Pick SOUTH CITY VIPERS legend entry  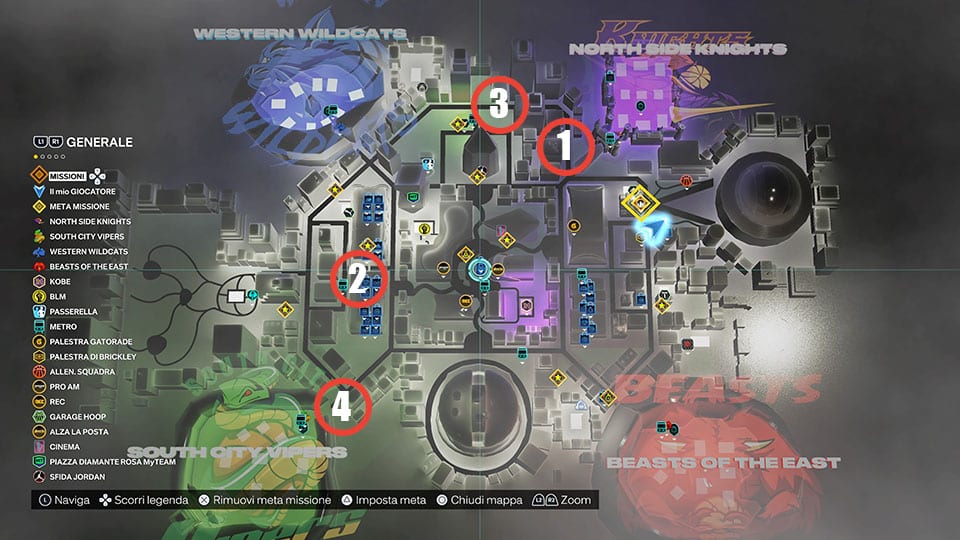tap(85, 236)
